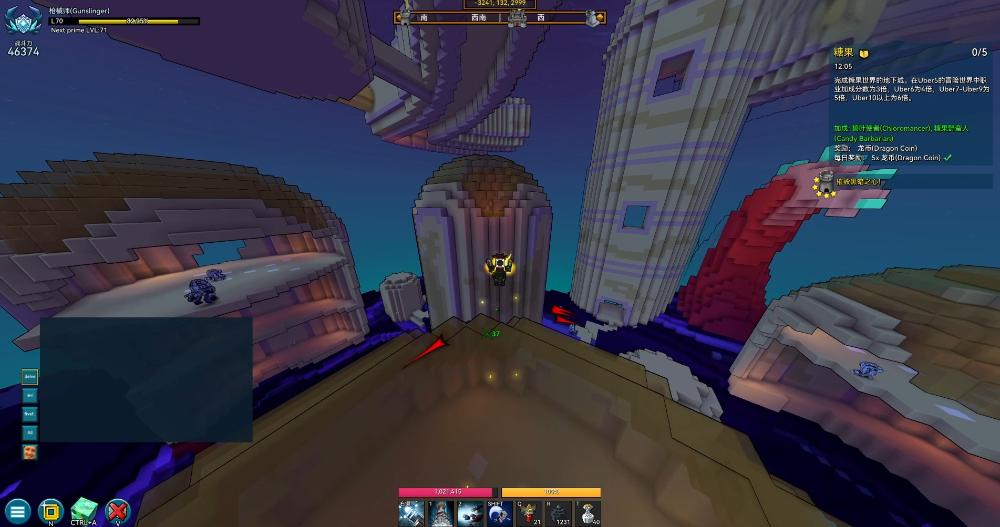Viewport: 1000px width, 527px height.
Task: Click the compass bar at top
Action: point(499,17)
